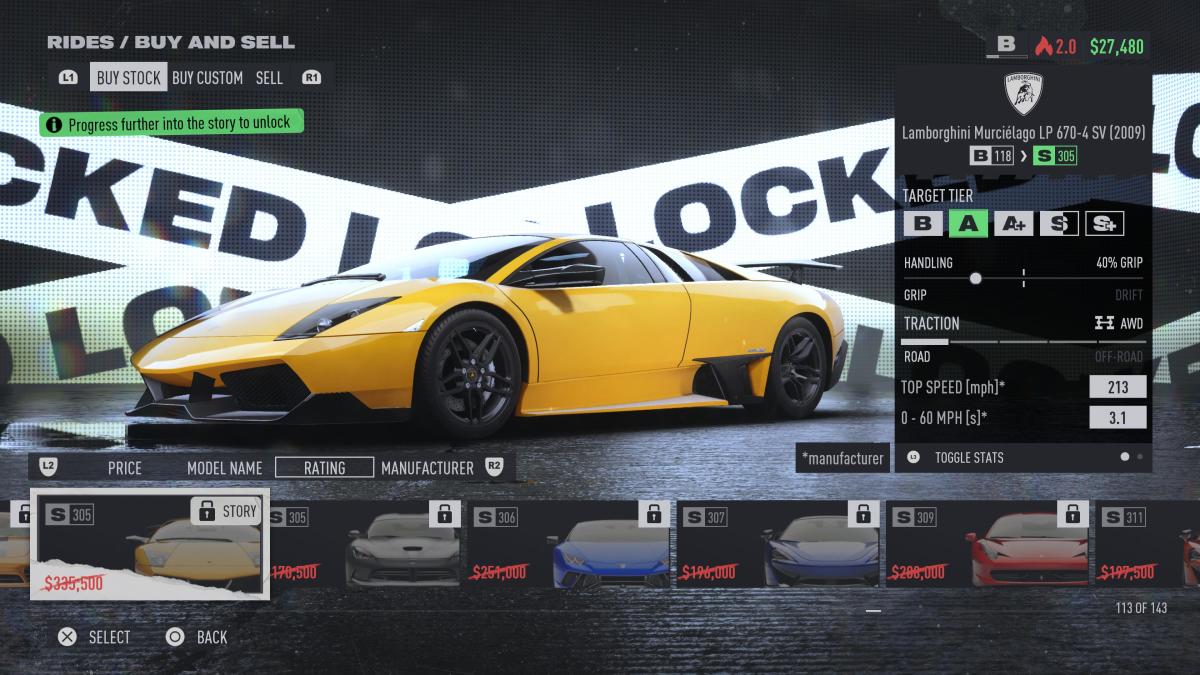Screen dimensions: 1200x675
Task: Open the Buy Custom tab
Action: point(207,77)
